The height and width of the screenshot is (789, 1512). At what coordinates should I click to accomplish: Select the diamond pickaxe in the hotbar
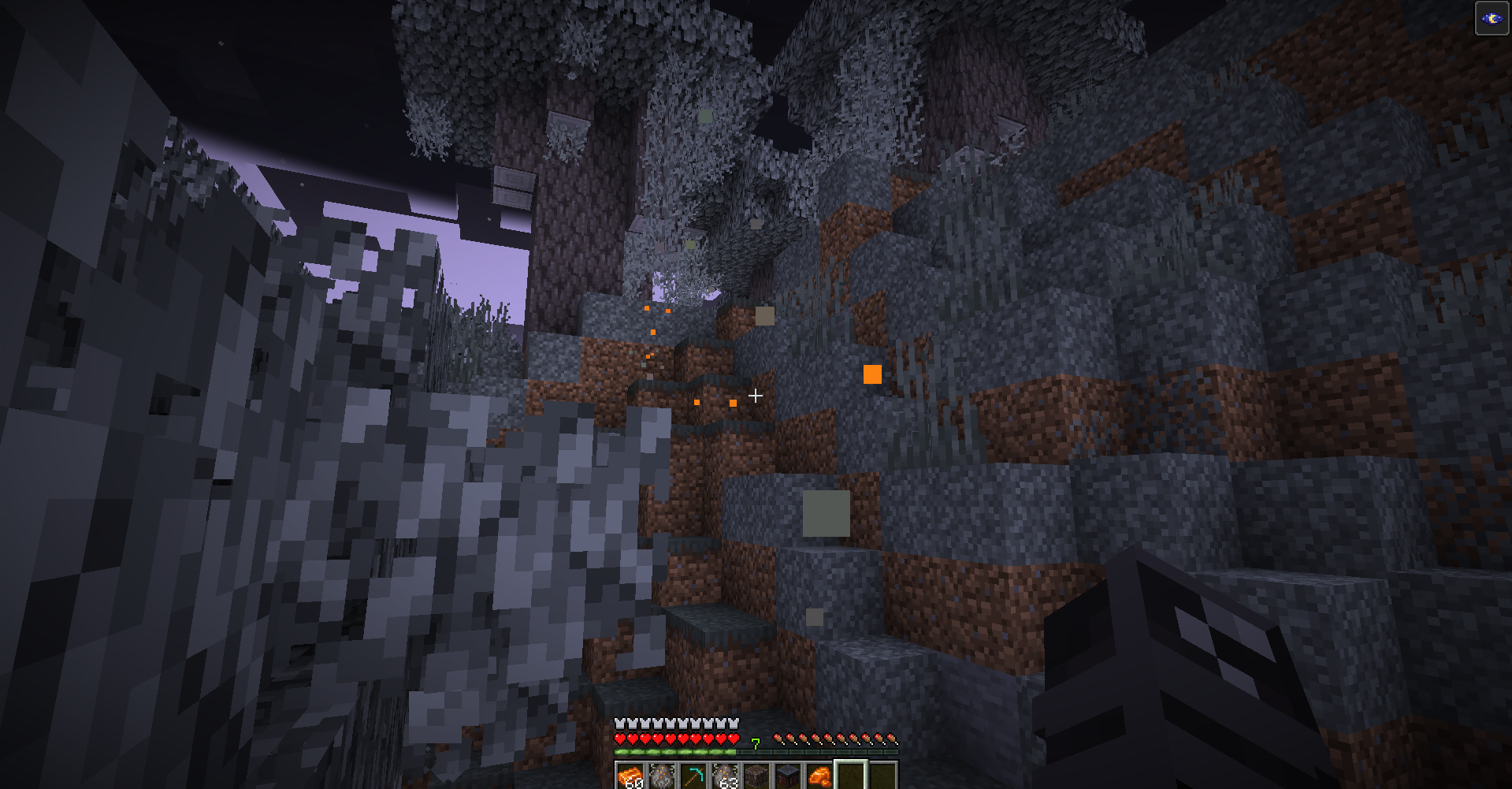click(x=694, y=775)
